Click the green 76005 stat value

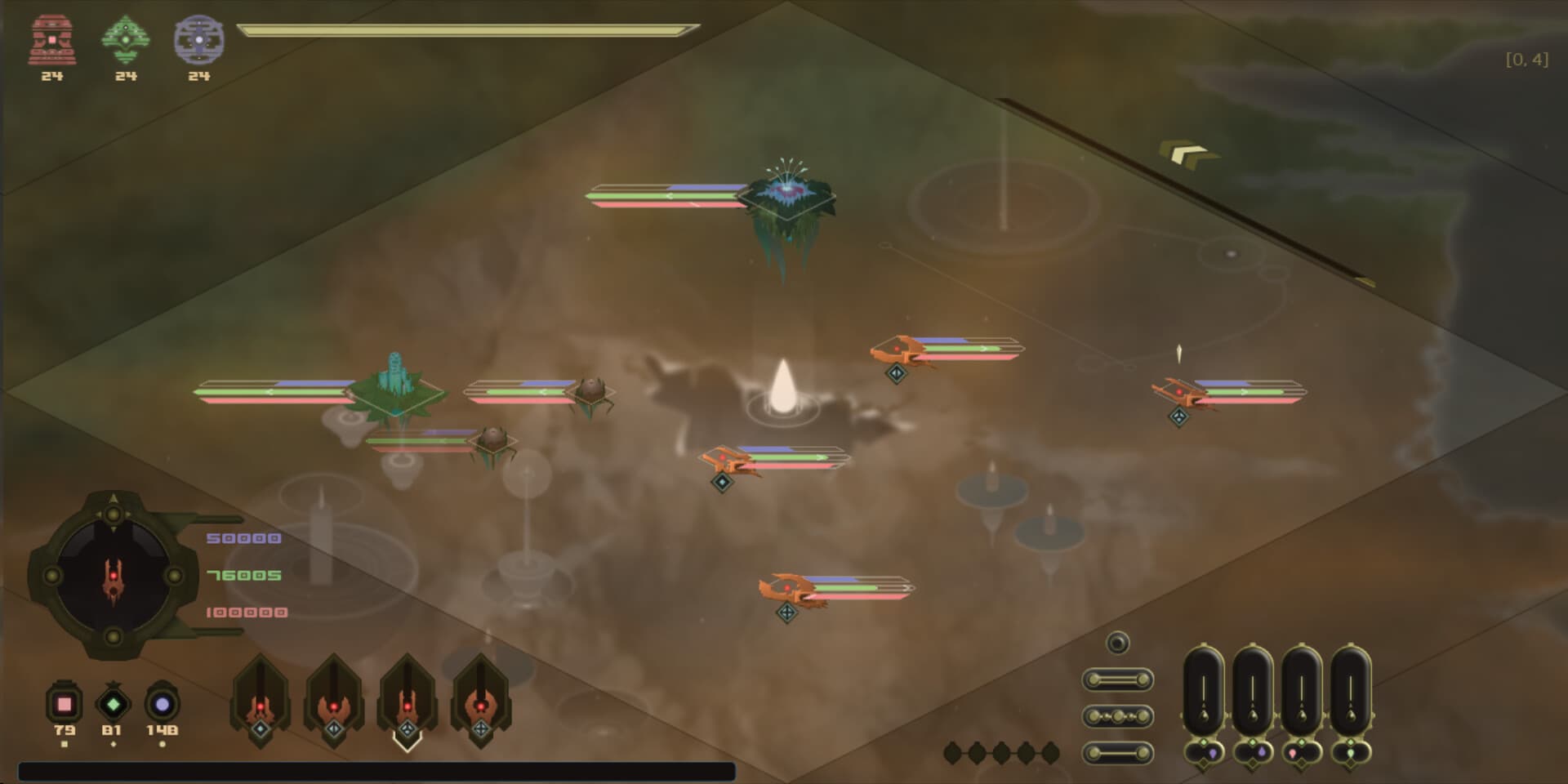click(244, 574)
